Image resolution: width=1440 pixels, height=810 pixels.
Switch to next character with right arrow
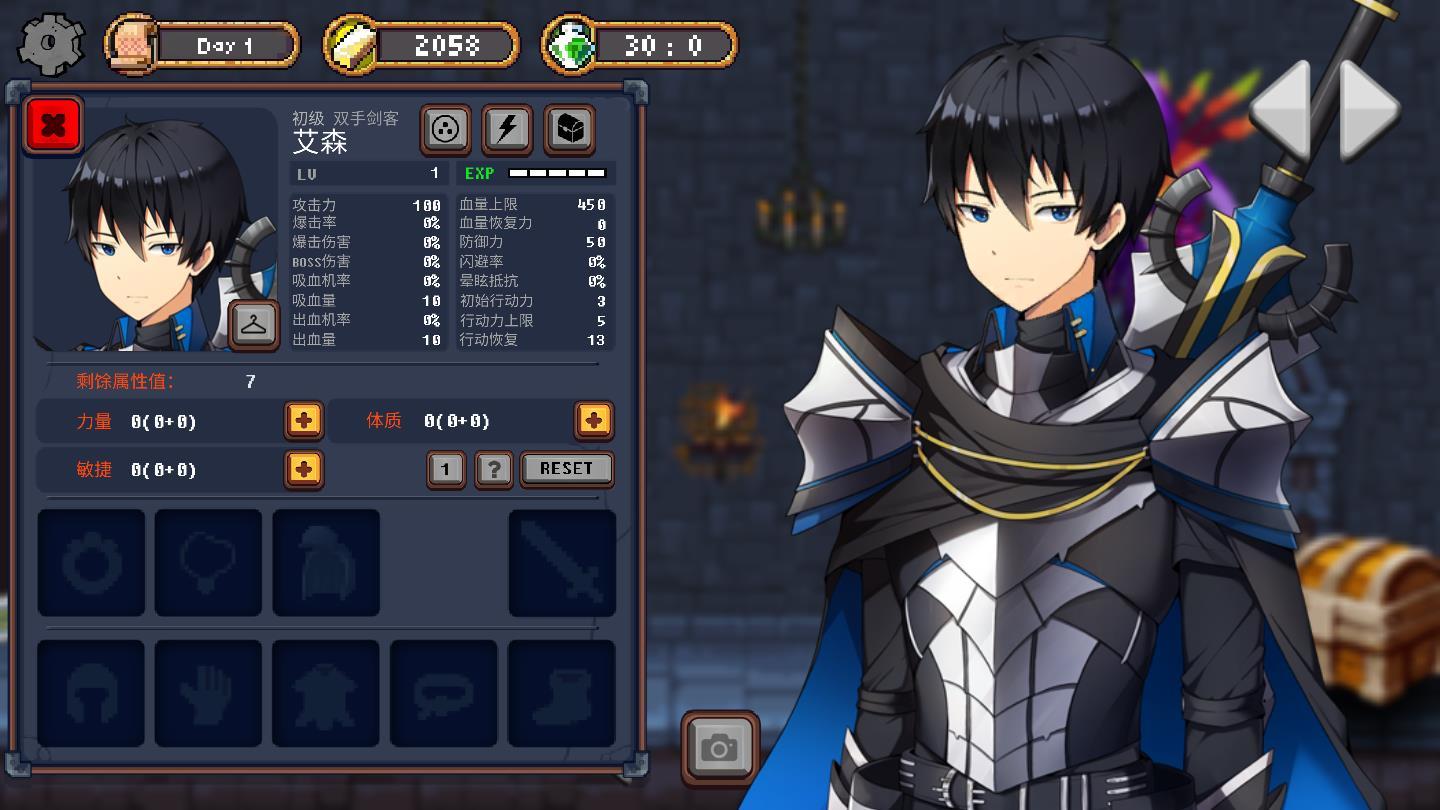1369,108
